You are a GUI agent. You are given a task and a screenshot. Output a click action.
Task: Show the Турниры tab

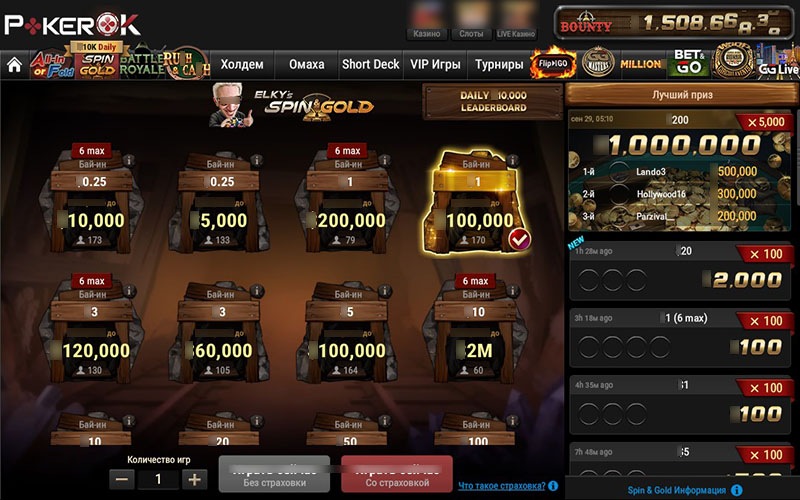point(499,65)
